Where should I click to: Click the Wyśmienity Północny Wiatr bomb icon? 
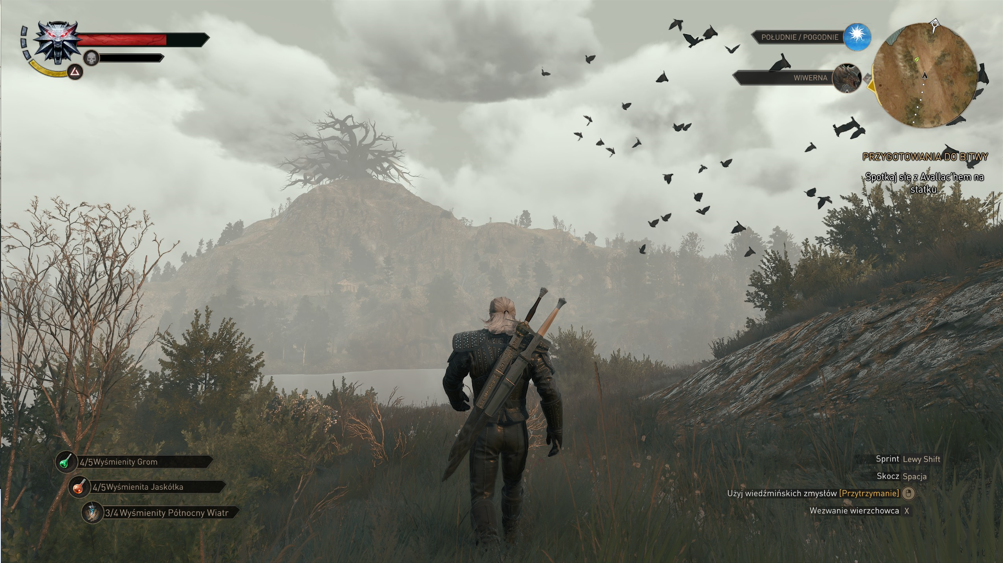point(92,512)
